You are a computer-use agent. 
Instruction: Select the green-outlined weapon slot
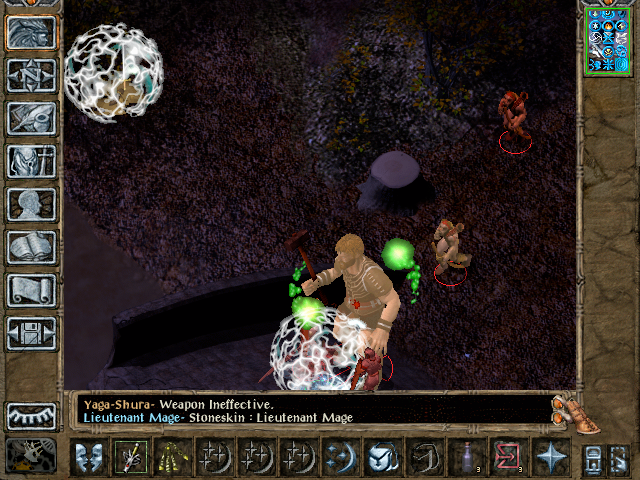coord(130,457)
